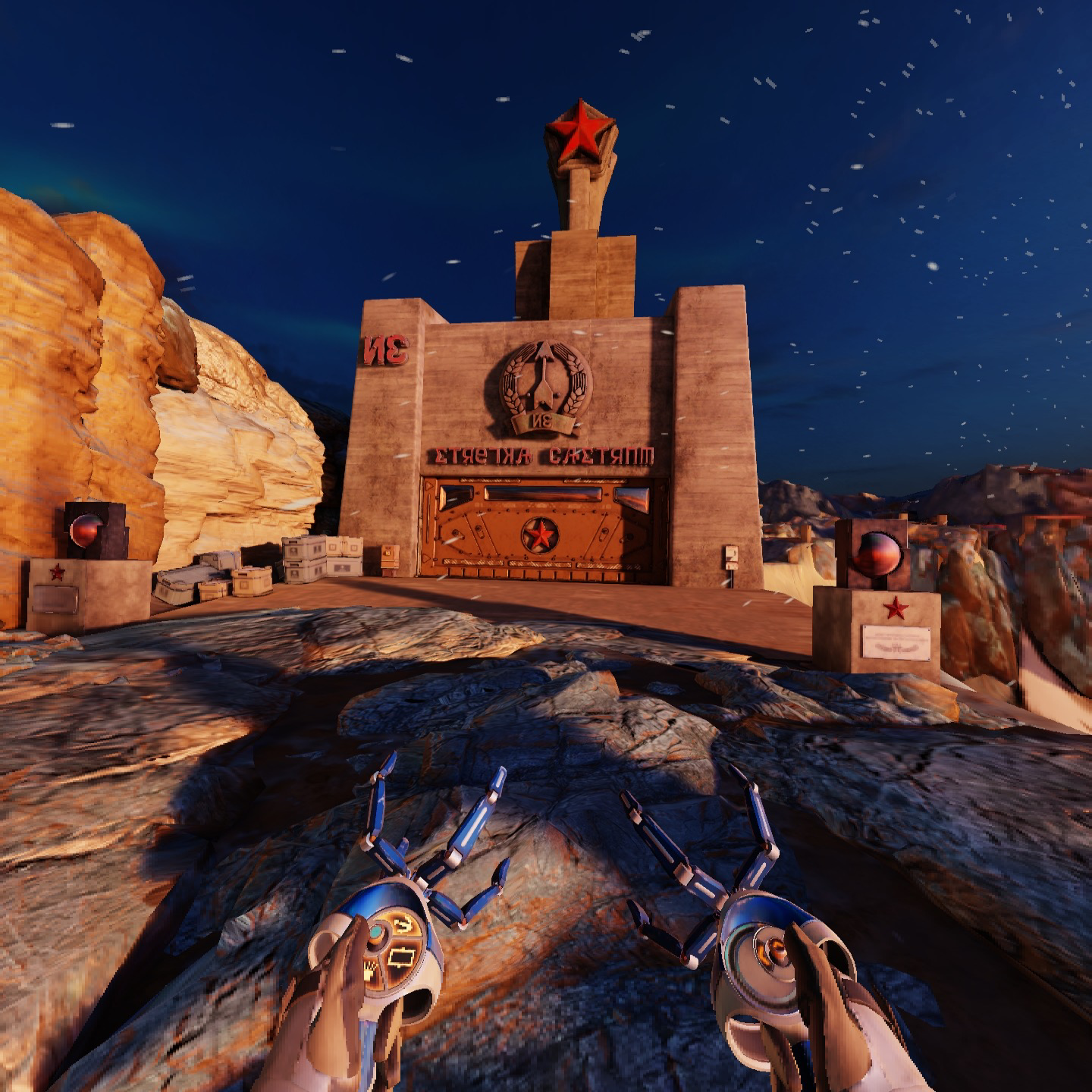Choose the rectangular scanner tool icon
The height and width of the screenshot is (1092, 1092).
tap(400, 959)
